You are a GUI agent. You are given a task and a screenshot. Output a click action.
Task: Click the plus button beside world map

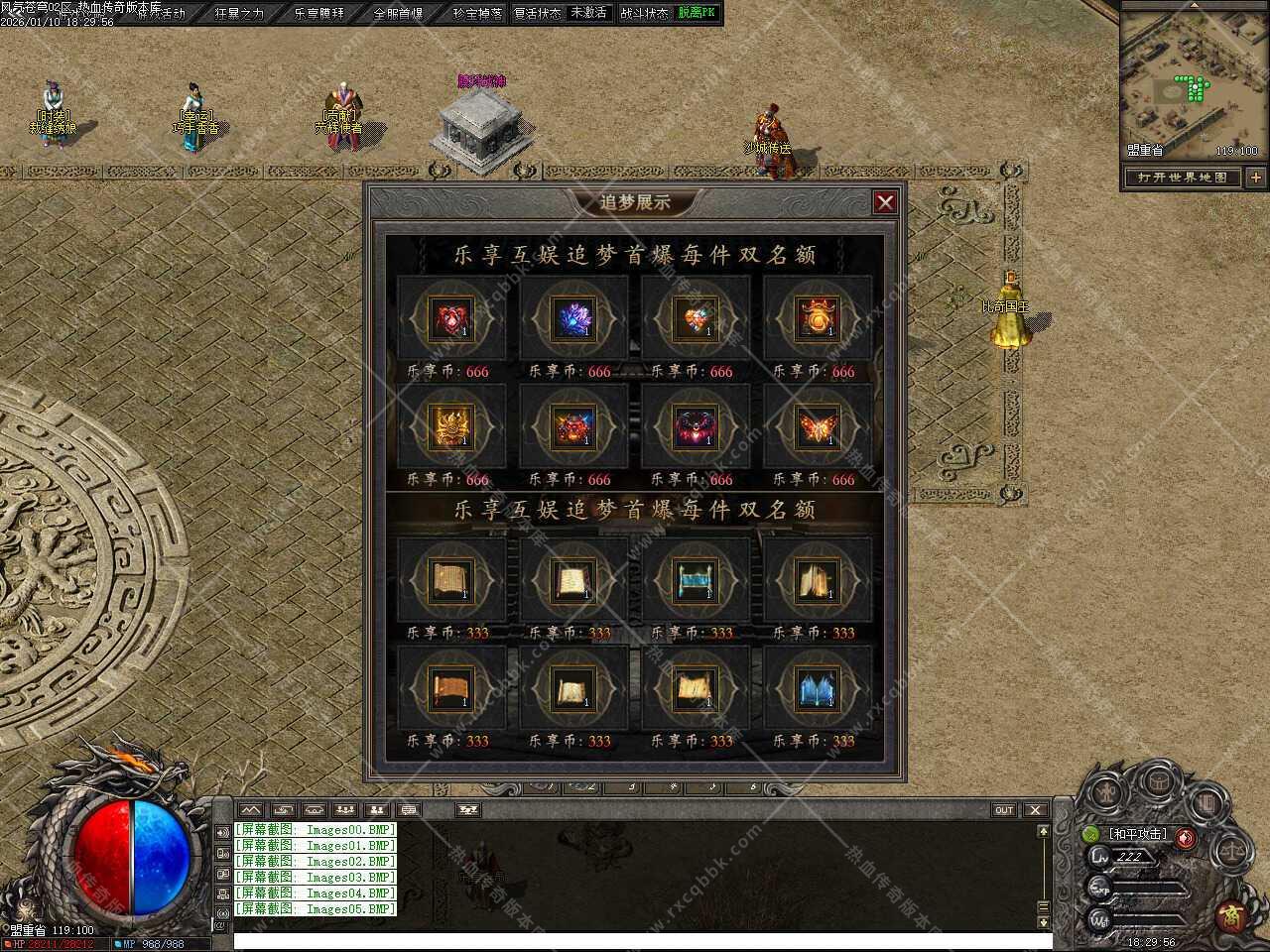tap(1256, 178)
